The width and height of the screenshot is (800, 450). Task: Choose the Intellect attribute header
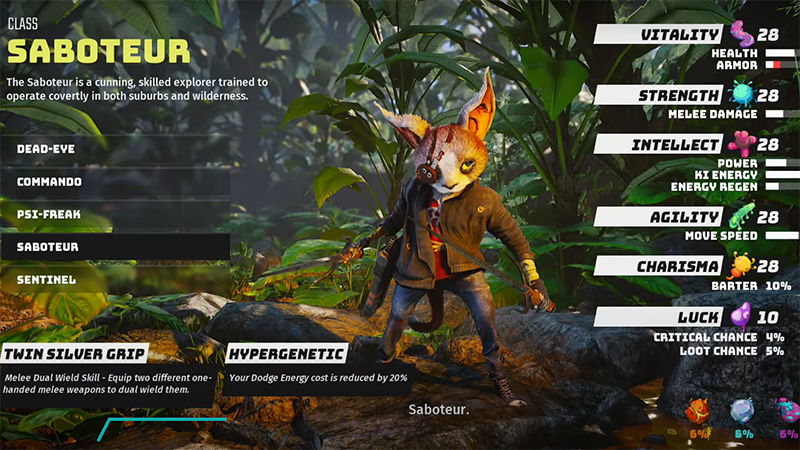(660, 145)
